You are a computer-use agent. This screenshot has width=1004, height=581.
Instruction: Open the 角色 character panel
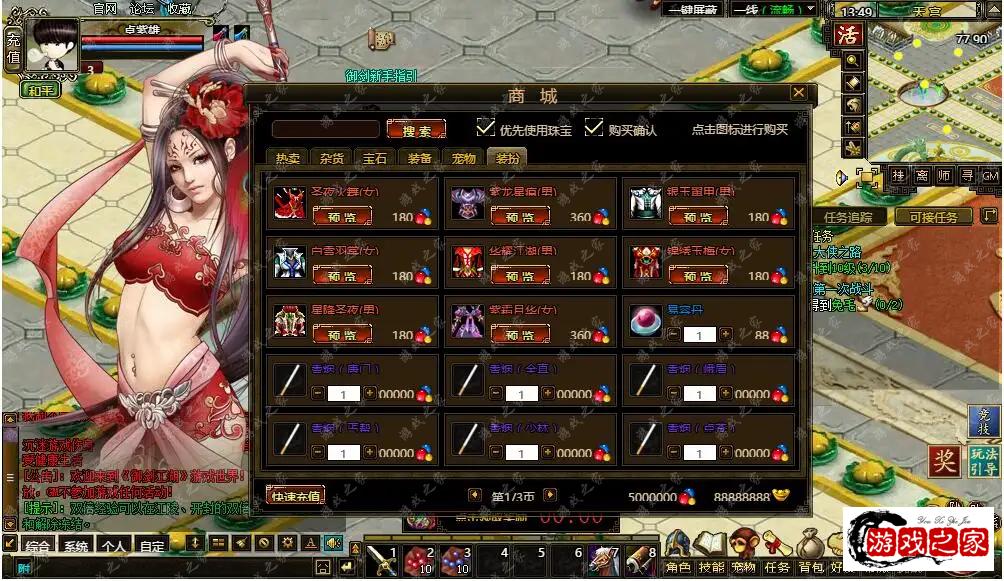[x=678, y=567]
